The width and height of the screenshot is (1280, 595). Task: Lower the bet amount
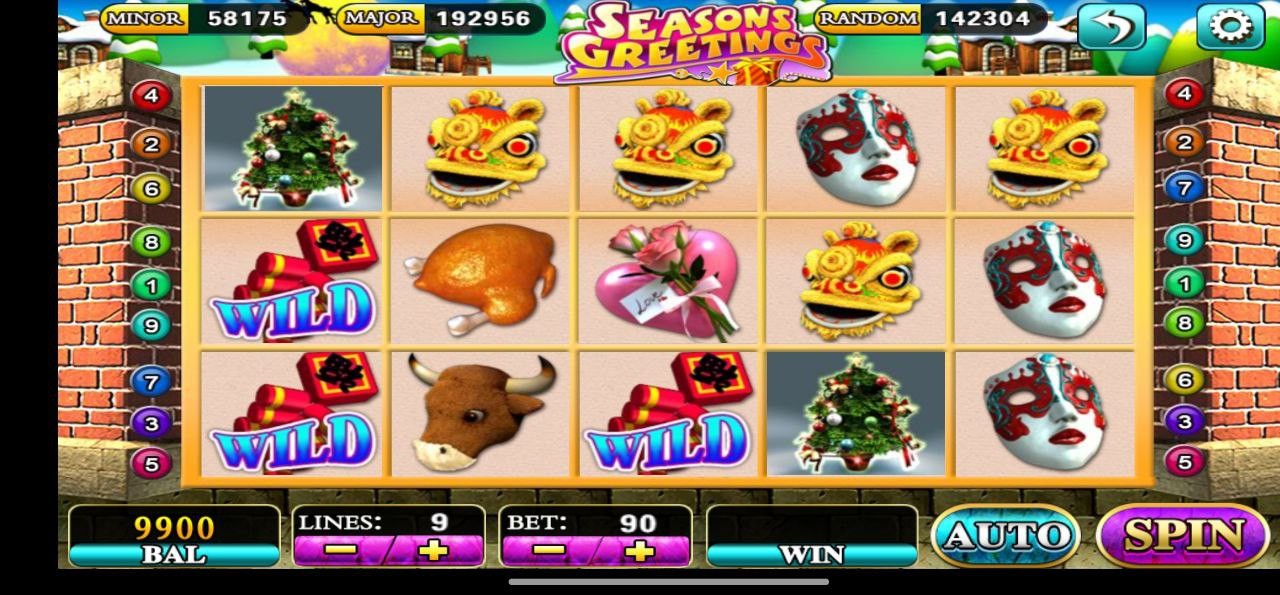548,550
